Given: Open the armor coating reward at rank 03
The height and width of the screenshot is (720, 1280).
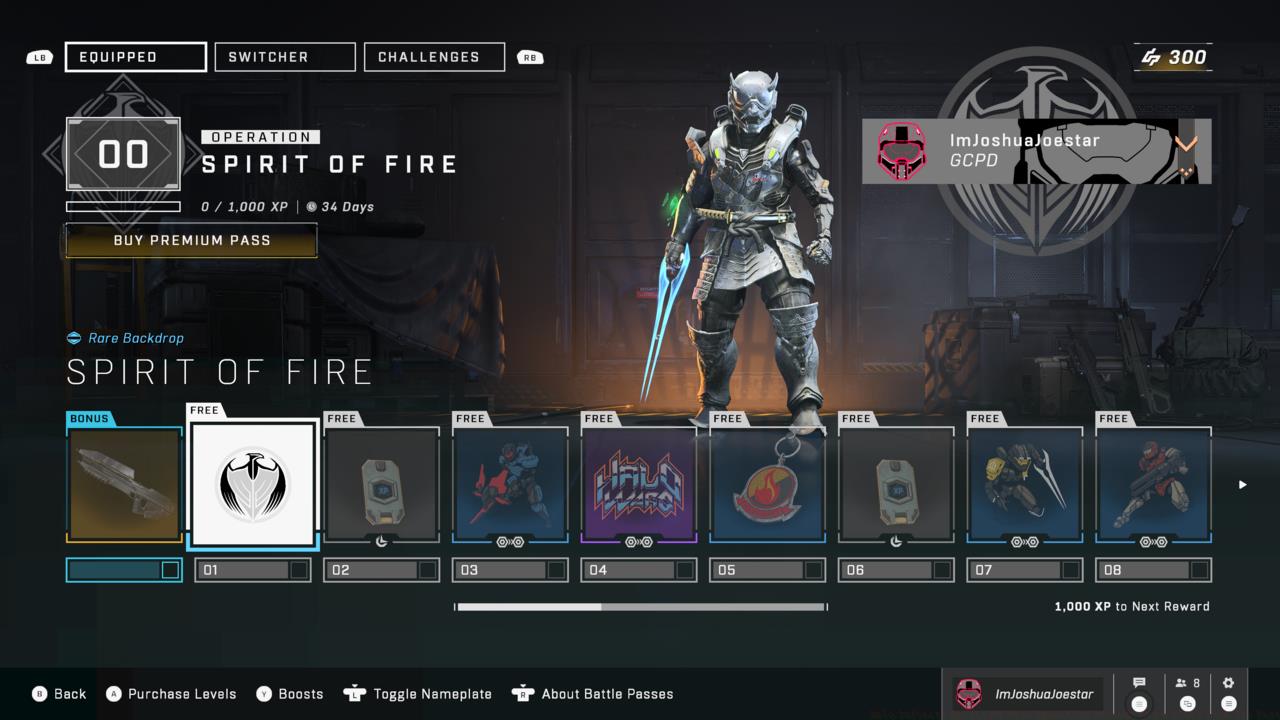Looking at the screenshot, I should tap(510, 484).
